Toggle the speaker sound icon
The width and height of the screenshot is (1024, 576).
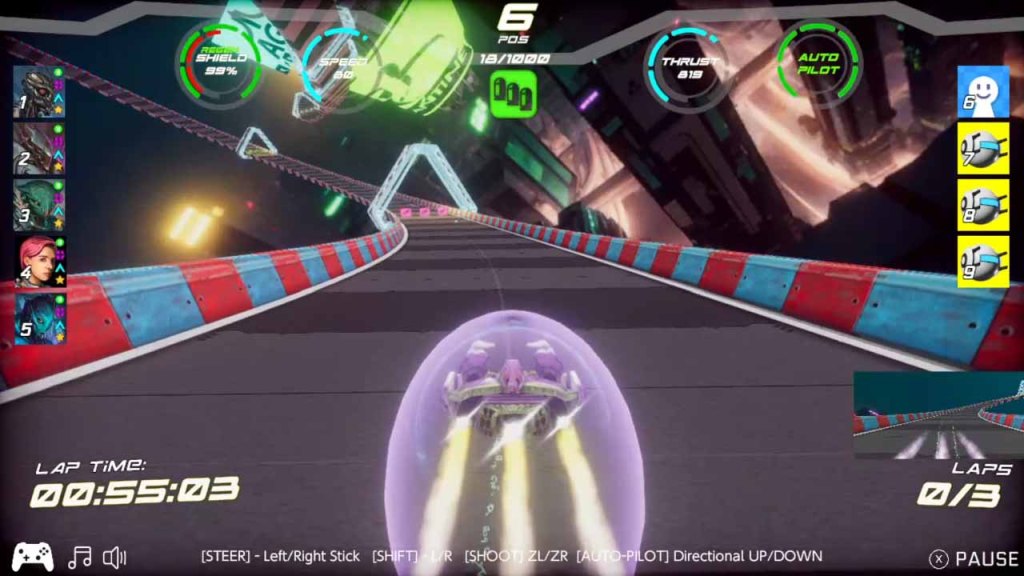(115, 557)
